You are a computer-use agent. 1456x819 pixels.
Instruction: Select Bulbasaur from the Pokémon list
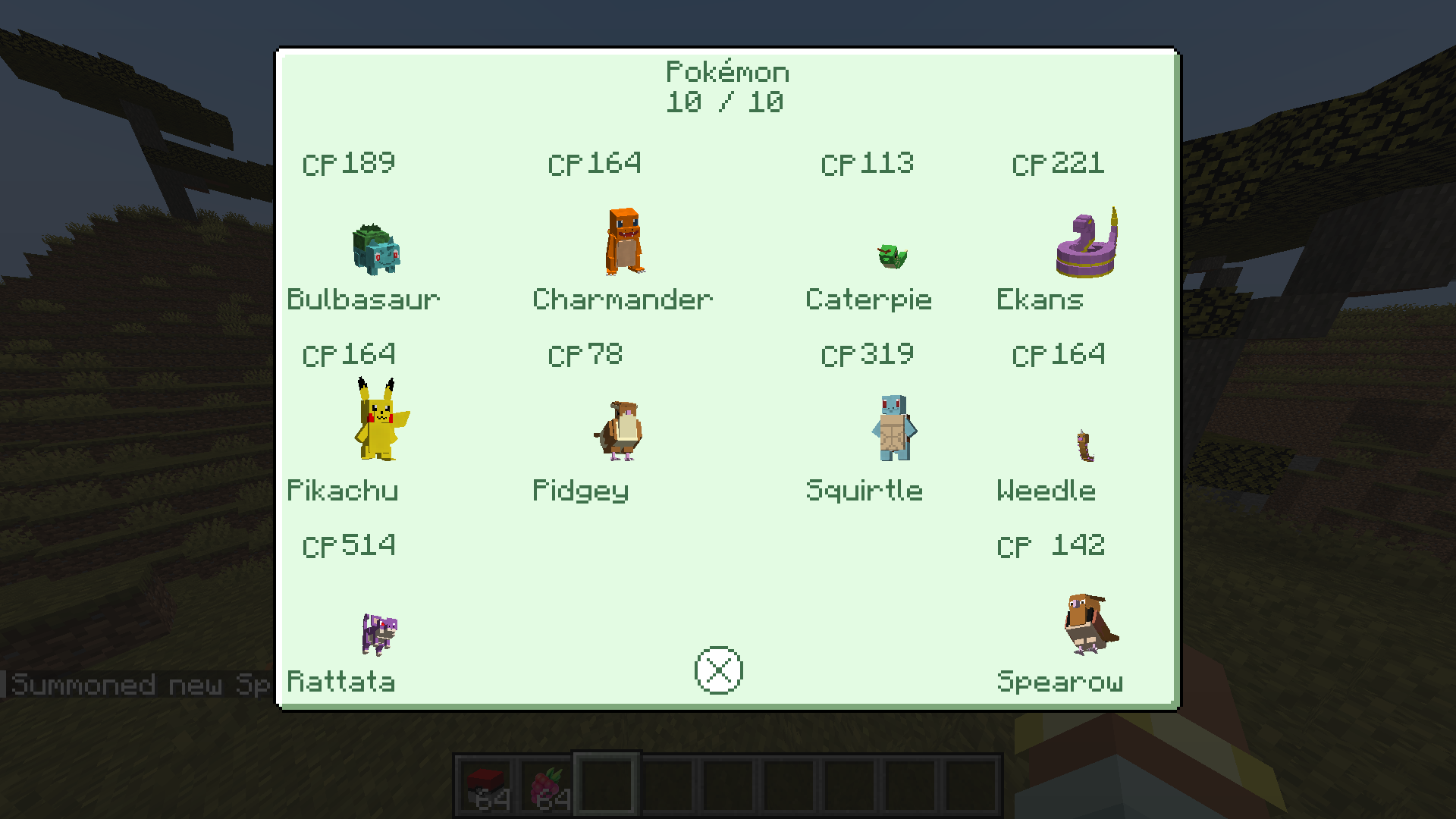click(376, 249)
